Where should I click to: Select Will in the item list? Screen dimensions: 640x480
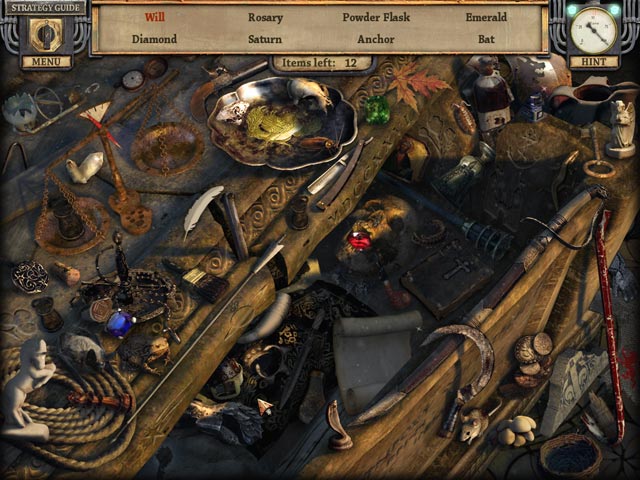155,17
